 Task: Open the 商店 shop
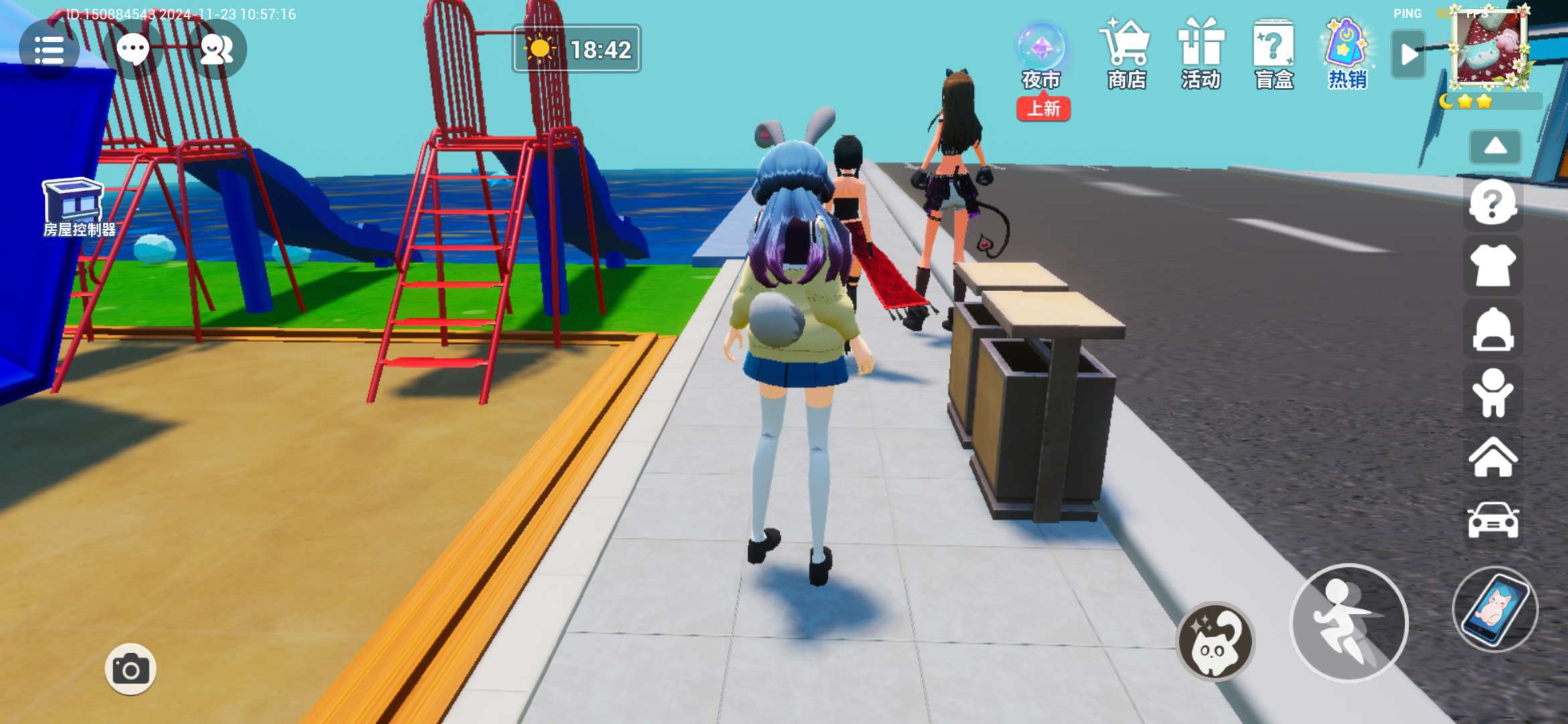click(1127, 55)
